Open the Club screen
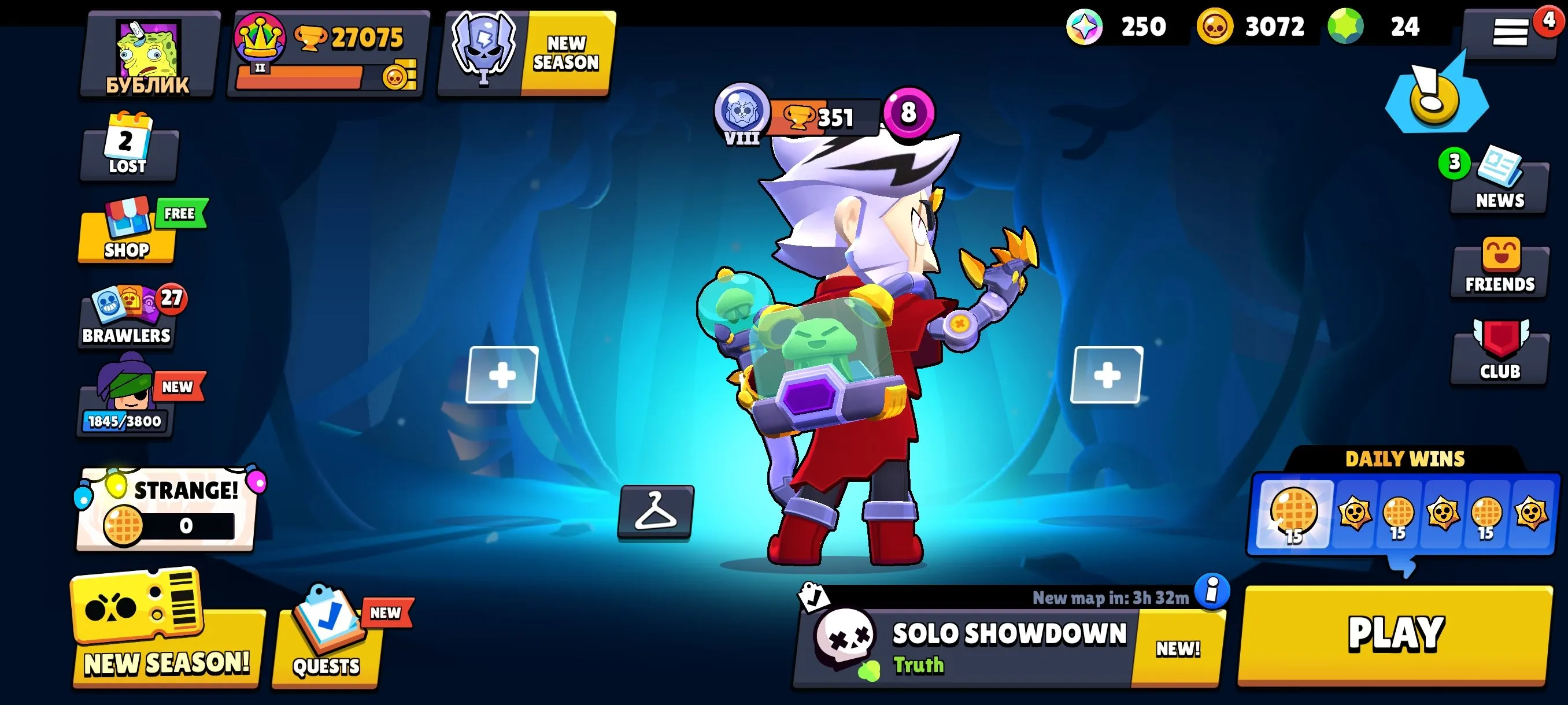The image size is (1568, 705). 1499,353
